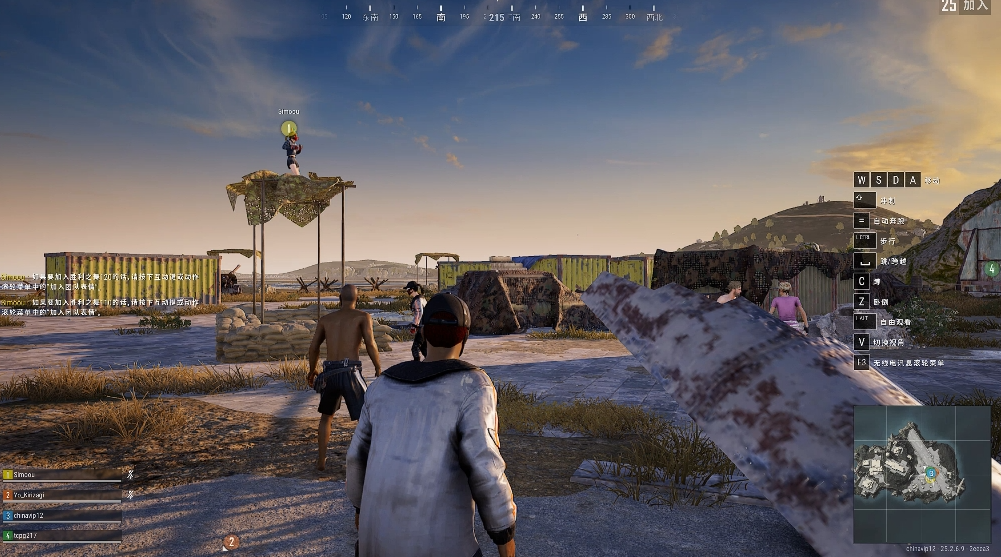Select teammate Simoou in the squad list
The width and height of the screenshot is (1001, 557).
[x=60, y=475]
